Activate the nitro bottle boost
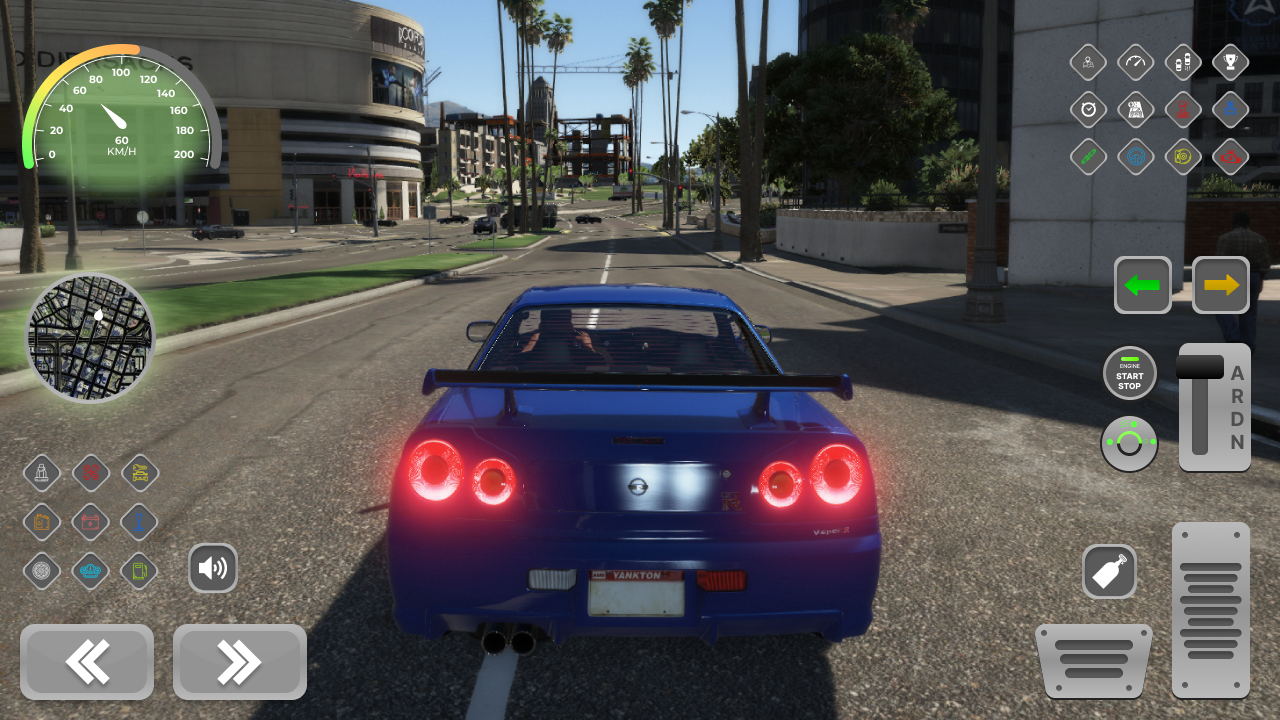Image resolution: width=1280 pixels, height=720 pixels. [1110, 571]
